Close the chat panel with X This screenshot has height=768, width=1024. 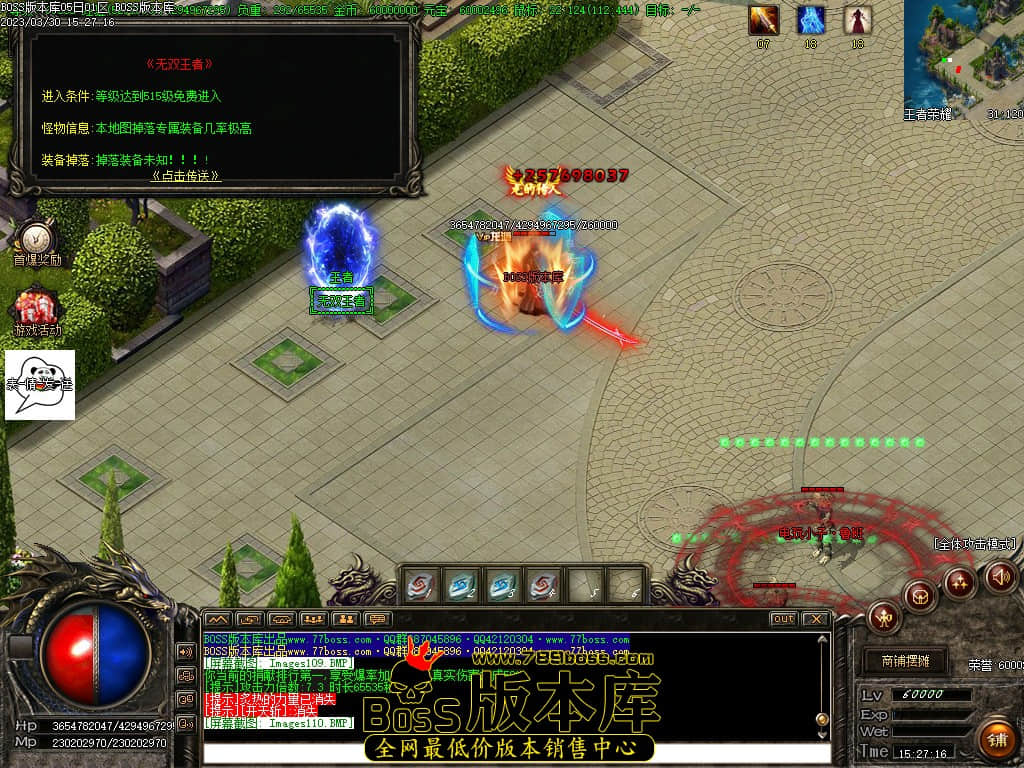click(815, 619)
